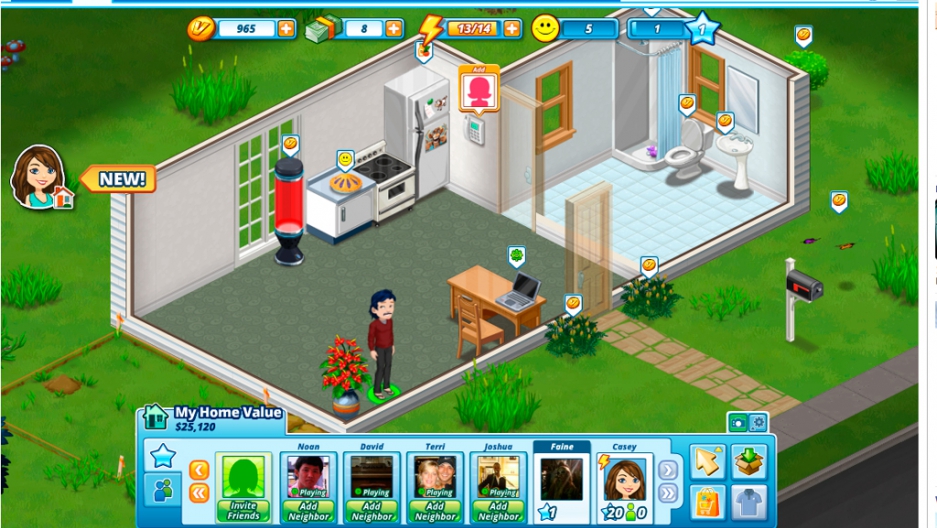The height and width of the screenshot is (528, 937).
Task: Select Faine's neighbor portrait
Action: click(x=562, y=480)
